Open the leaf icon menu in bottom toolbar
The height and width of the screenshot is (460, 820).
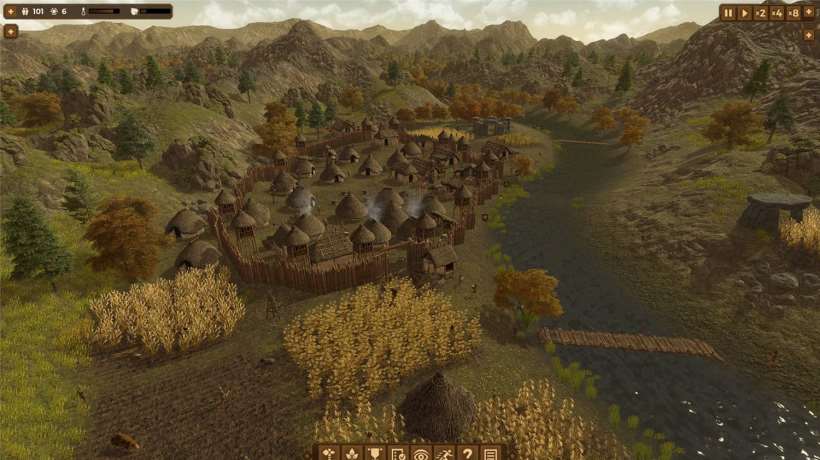coord(352,453)
